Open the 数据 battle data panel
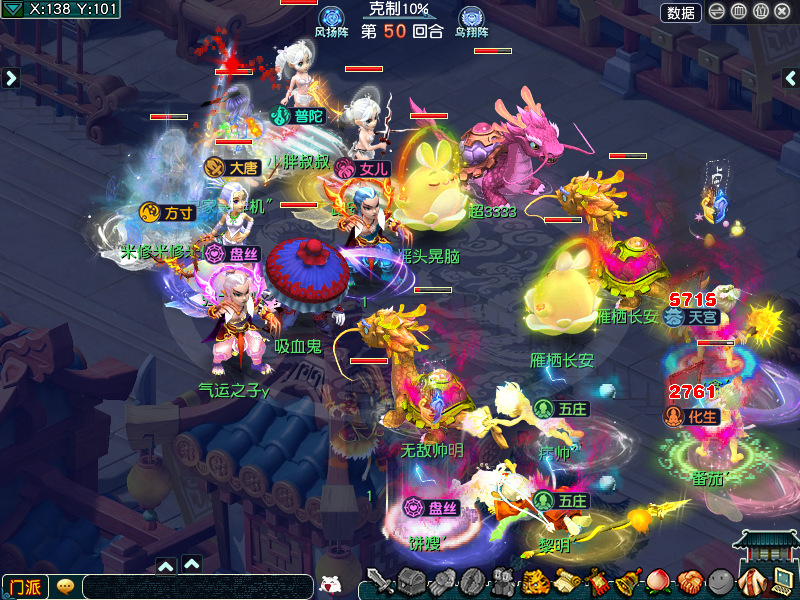This screenshot has height=600, width=800. tap(680, 12)
